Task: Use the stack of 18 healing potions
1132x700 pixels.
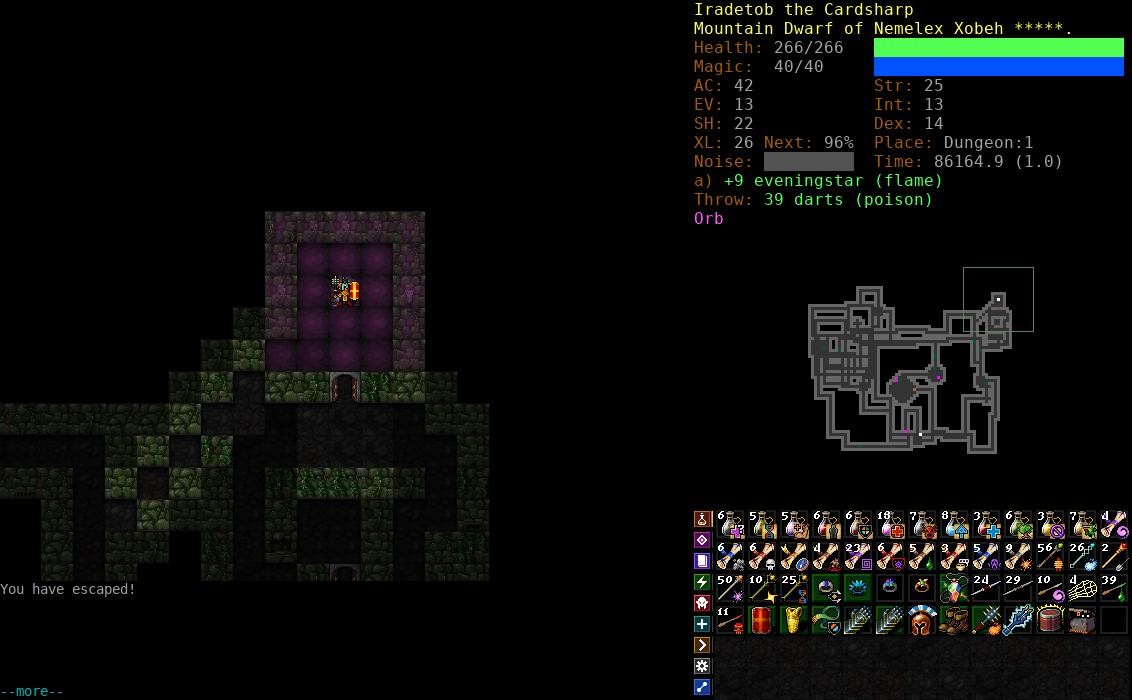Action: coord(890,524)
